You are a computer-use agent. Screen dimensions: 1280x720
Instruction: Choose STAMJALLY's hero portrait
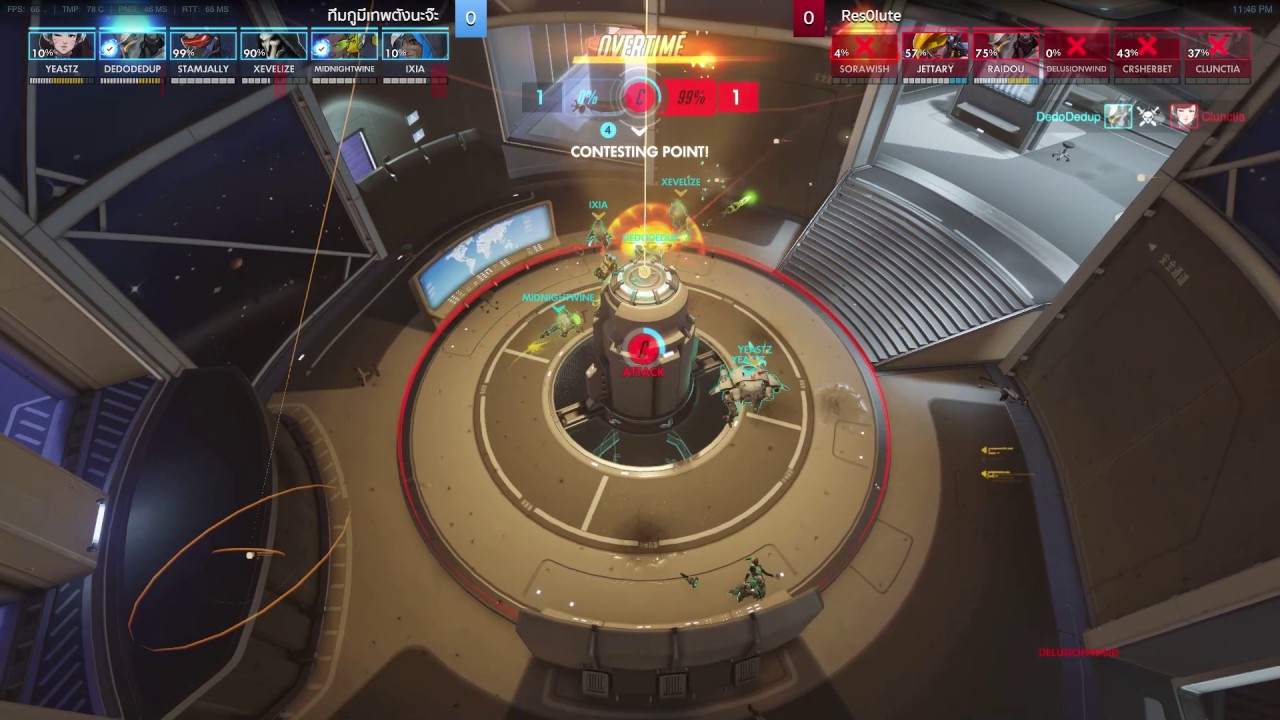point(202,47)
